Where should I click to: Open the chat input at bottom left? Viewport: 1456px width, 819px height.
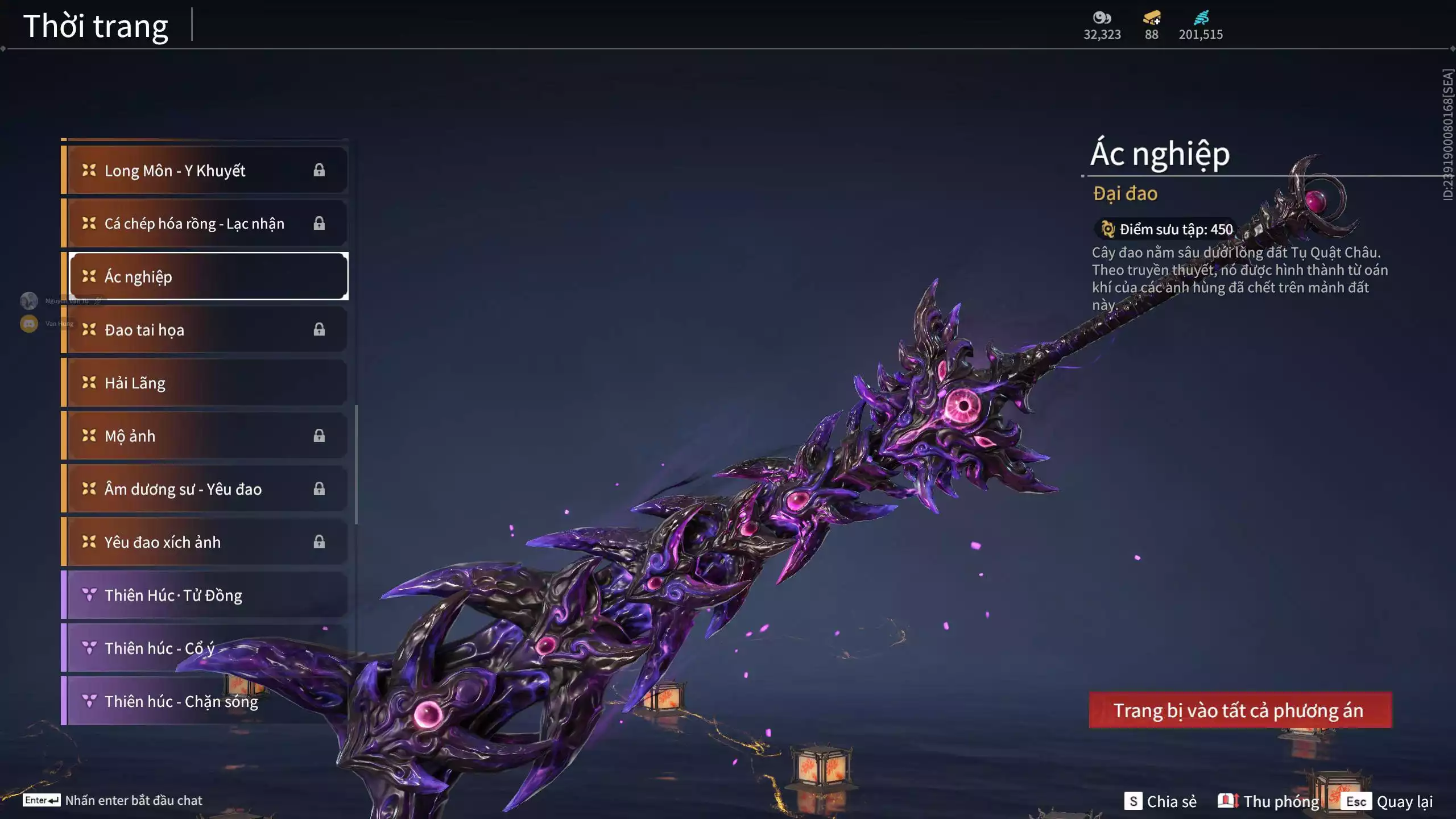[x=114, y=800]
